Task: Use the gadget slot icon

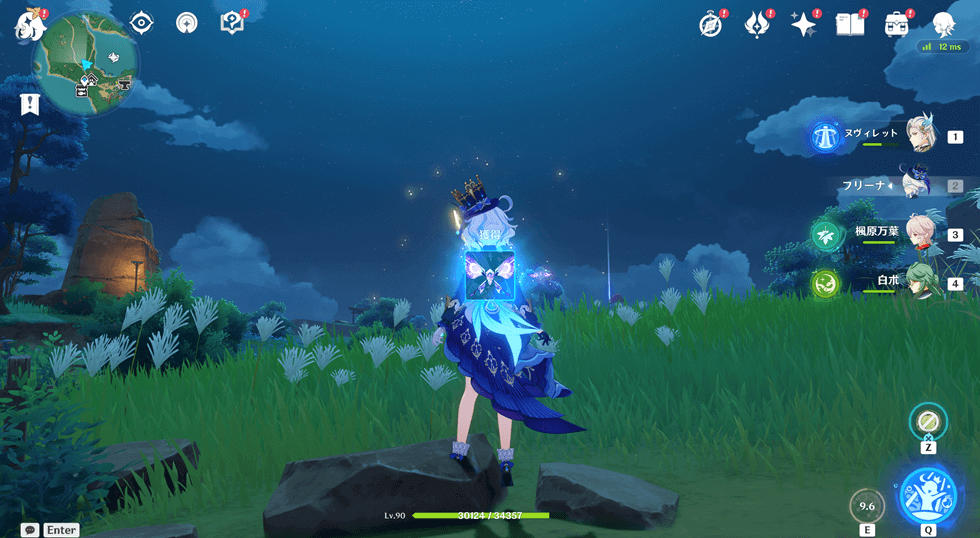Action: [x=928, y=421]
